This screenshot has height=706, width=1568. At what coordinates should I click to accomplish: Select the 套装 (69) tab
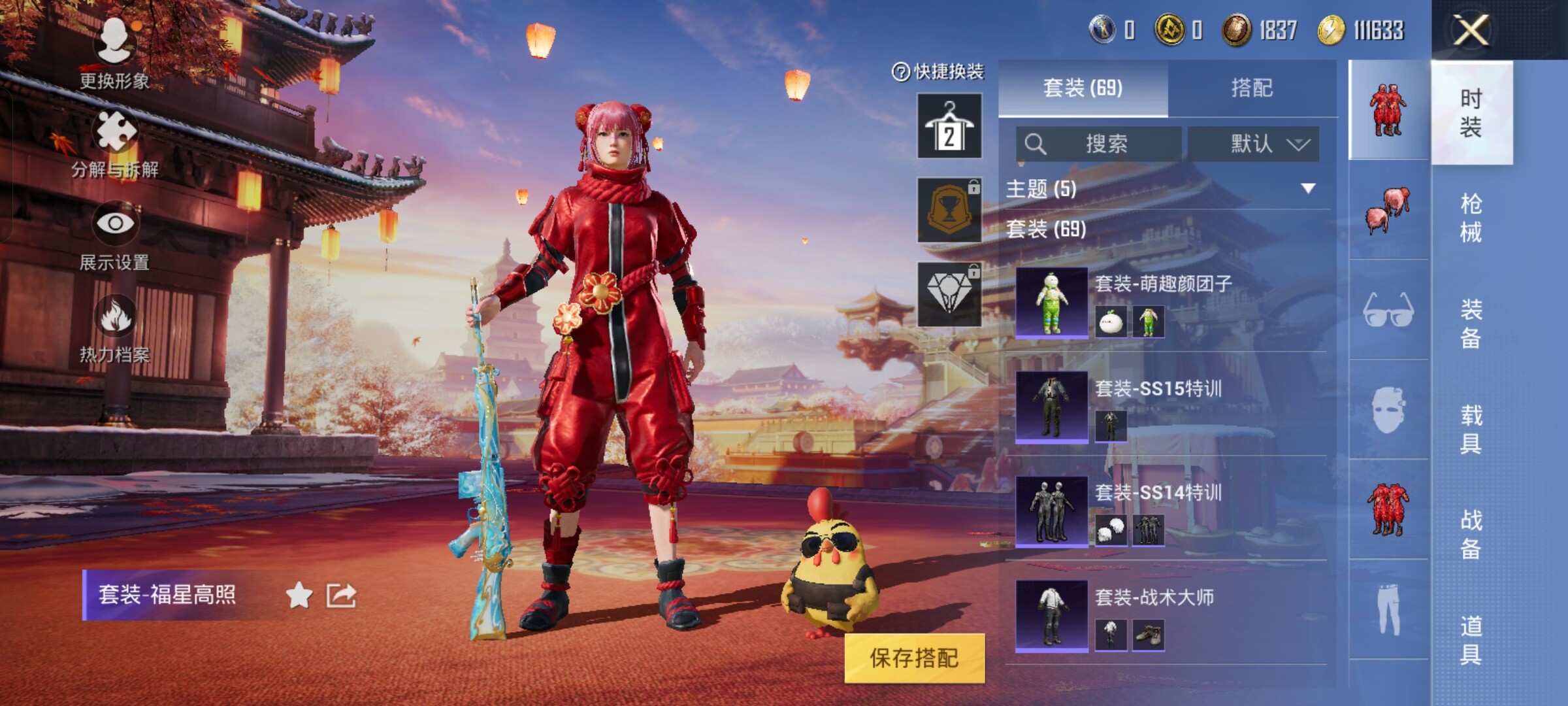pos(1083,88)
